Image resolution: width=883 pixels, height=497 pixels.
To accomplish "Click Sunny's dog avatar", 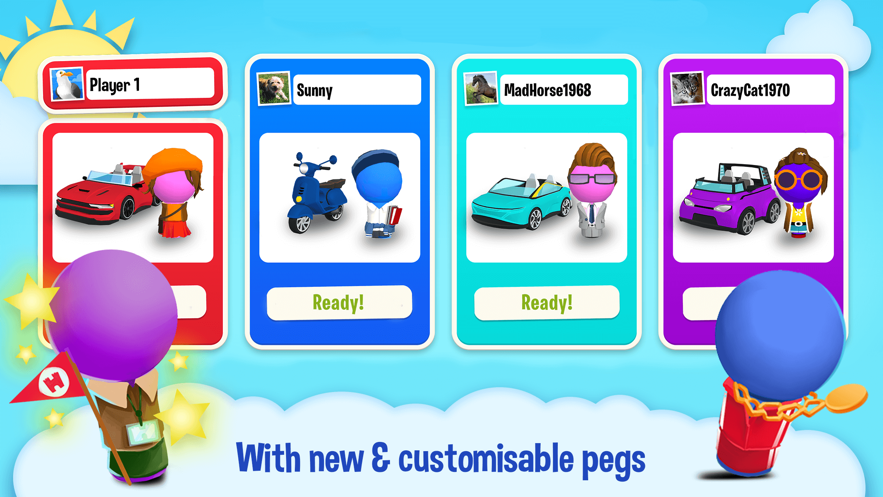I will point(273,88).
